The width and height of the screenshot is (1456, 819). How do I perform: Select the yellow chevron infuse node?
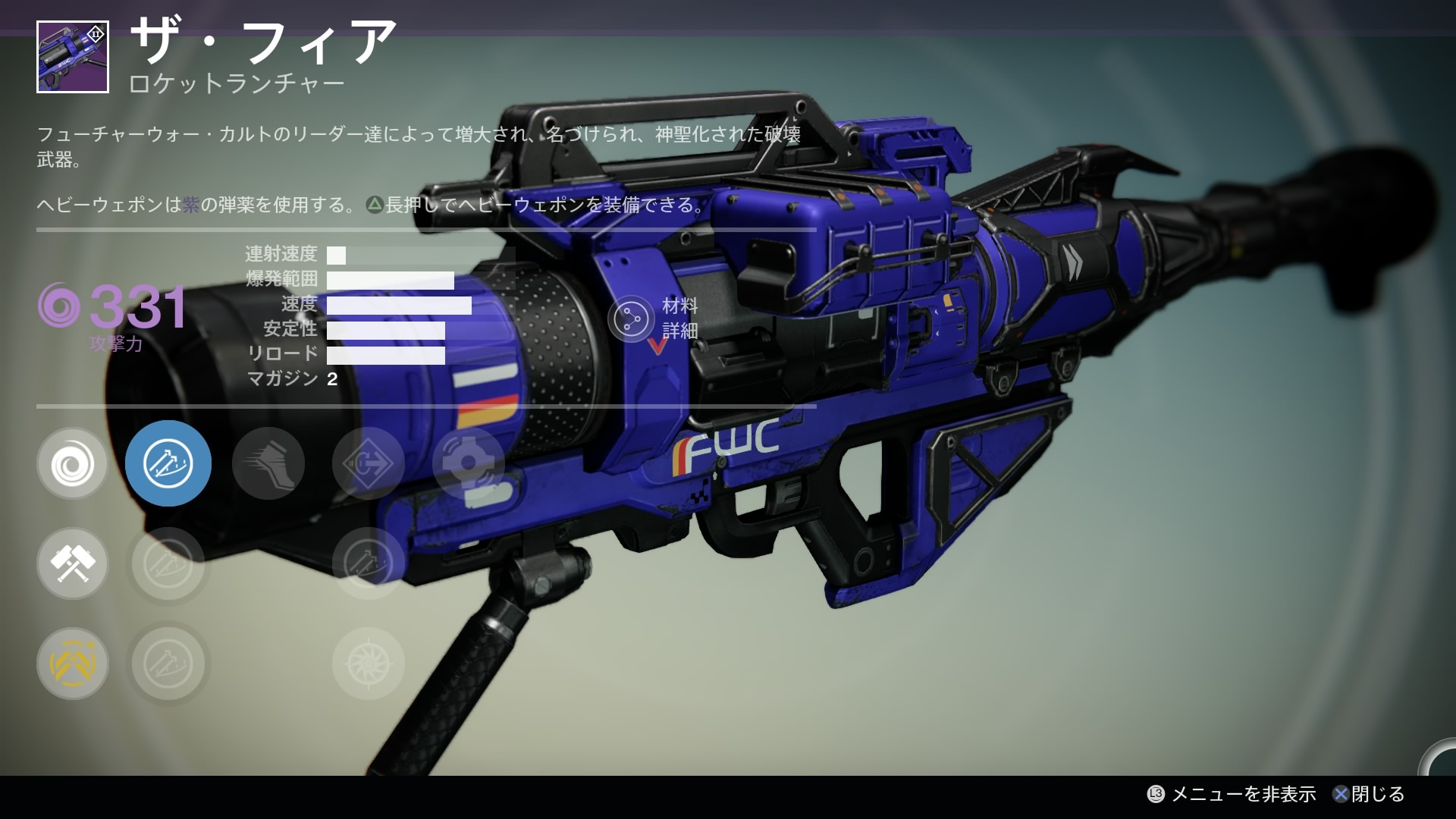click(73, 664)
